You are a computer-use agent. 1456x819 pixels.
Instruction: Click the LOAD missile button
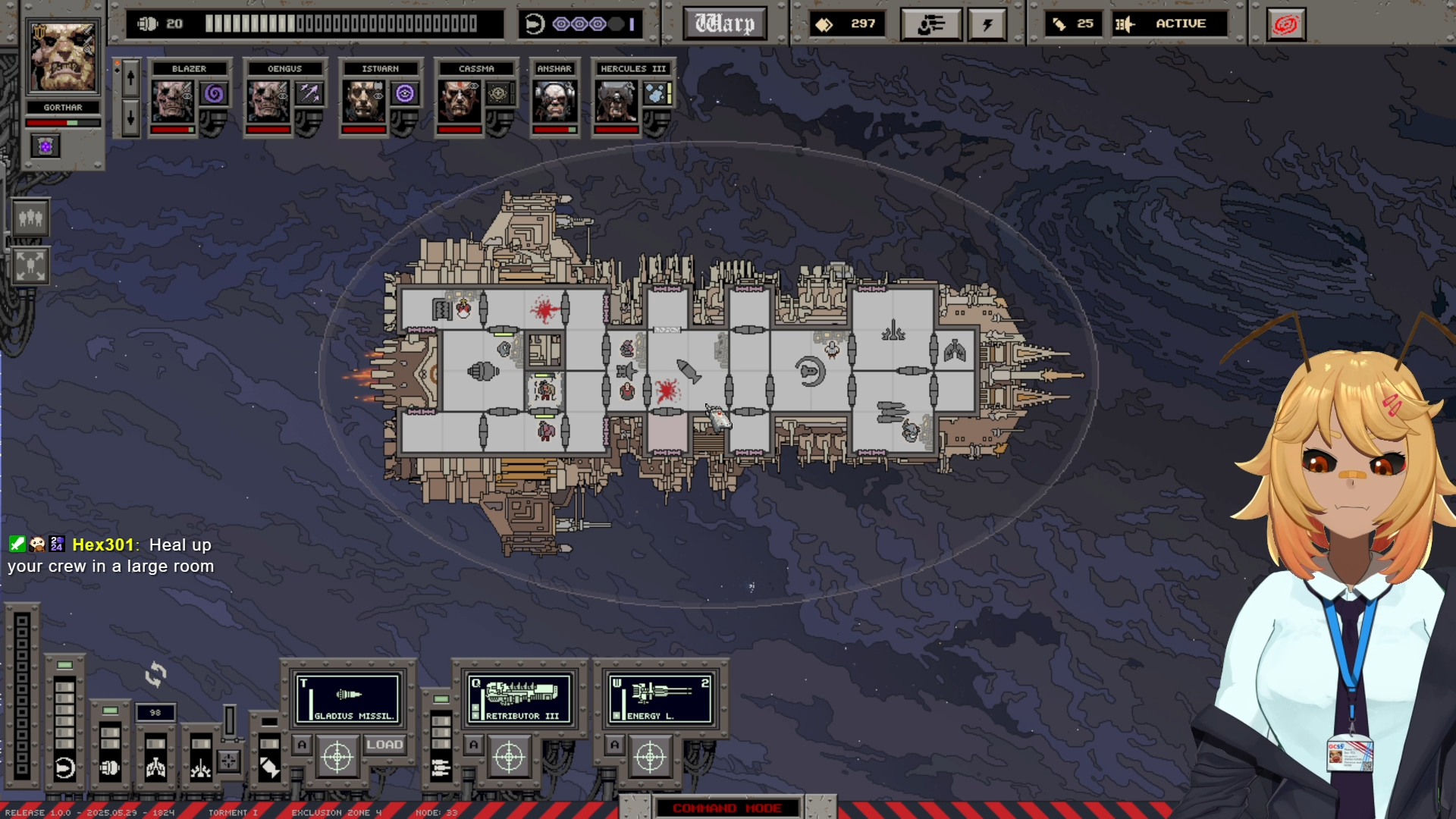pyautogui.click(x=384, y=745)
